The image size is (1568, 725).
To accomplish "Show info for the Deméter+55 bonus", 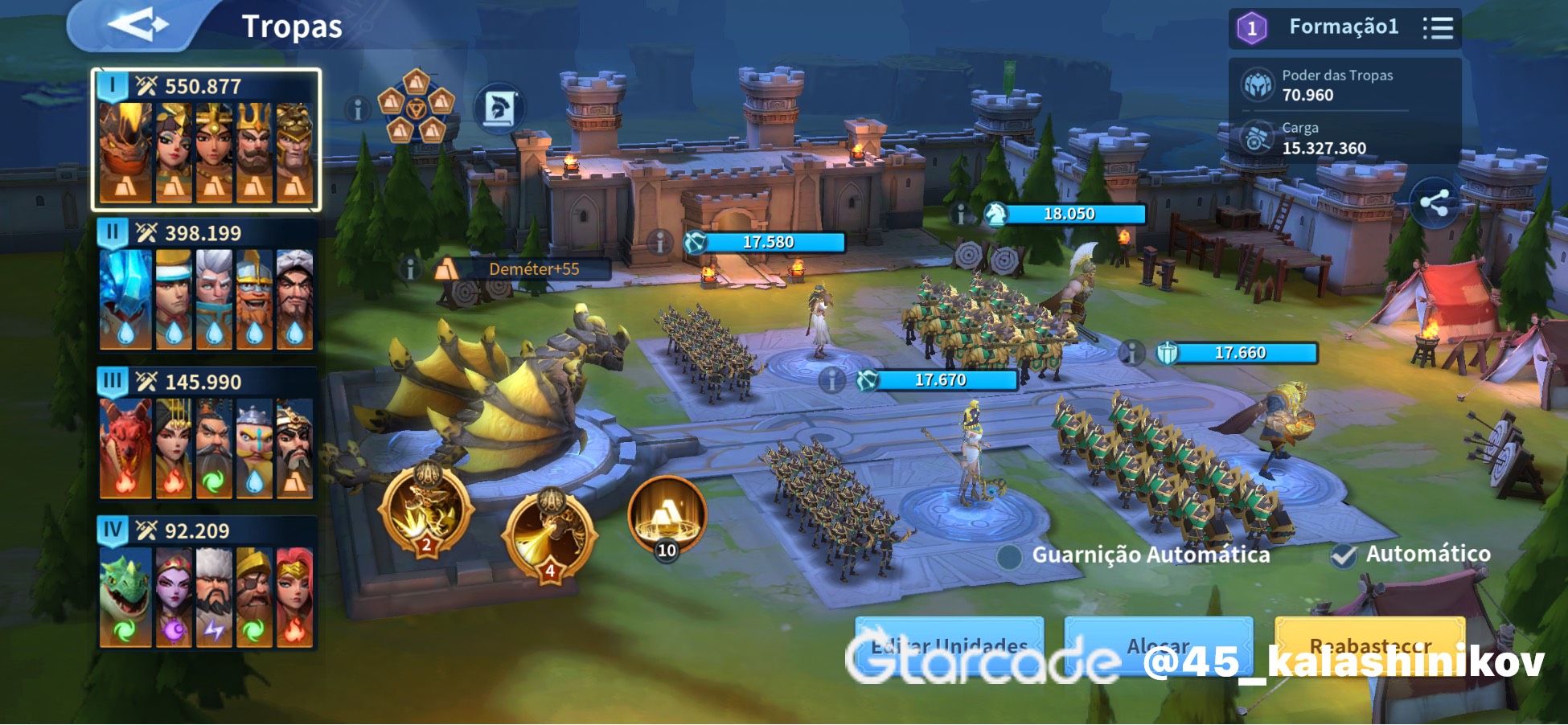I will coord(411,269).
